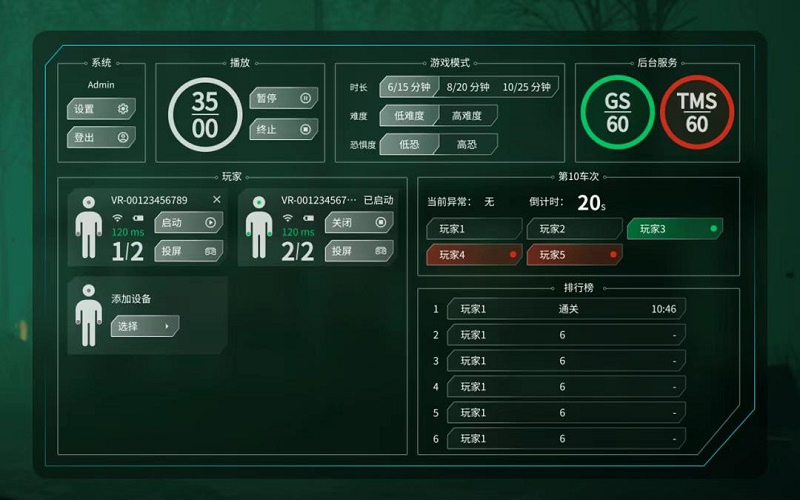Set duration to 10/25 分钟
Viewport: 800px width, 500px height.
click(x=526, y=87)
